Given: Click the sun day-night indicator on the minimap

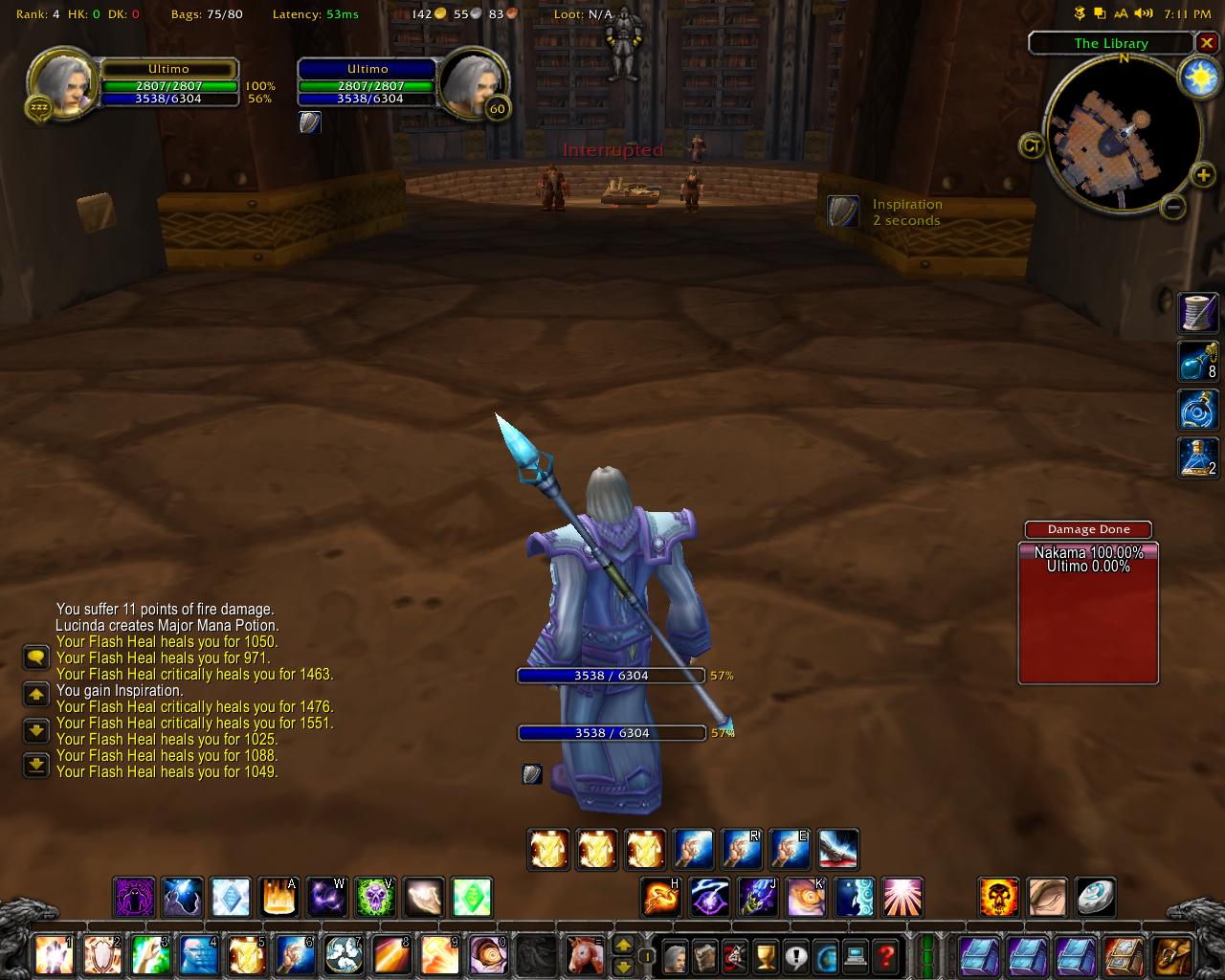Looking at the screenshot, I should pos(1199,78).
